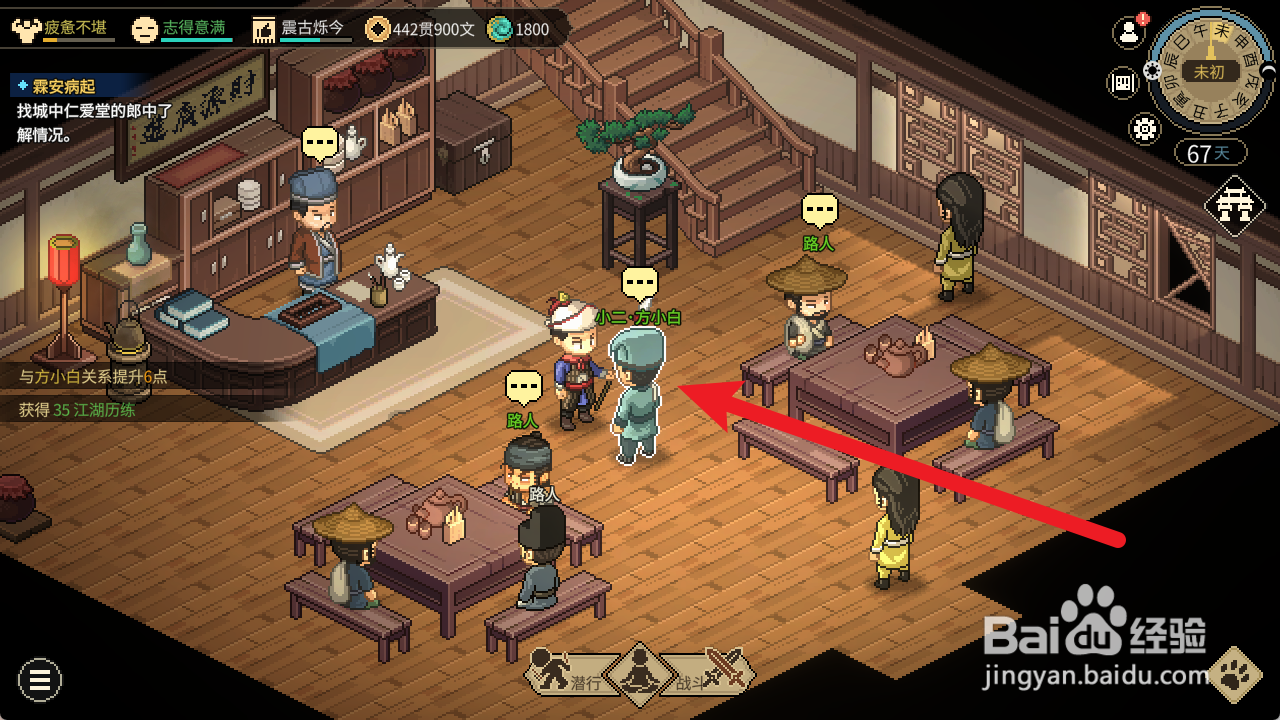Open the character profile icon with alert
The image size is (1280, 720).
pos(1129,32)
